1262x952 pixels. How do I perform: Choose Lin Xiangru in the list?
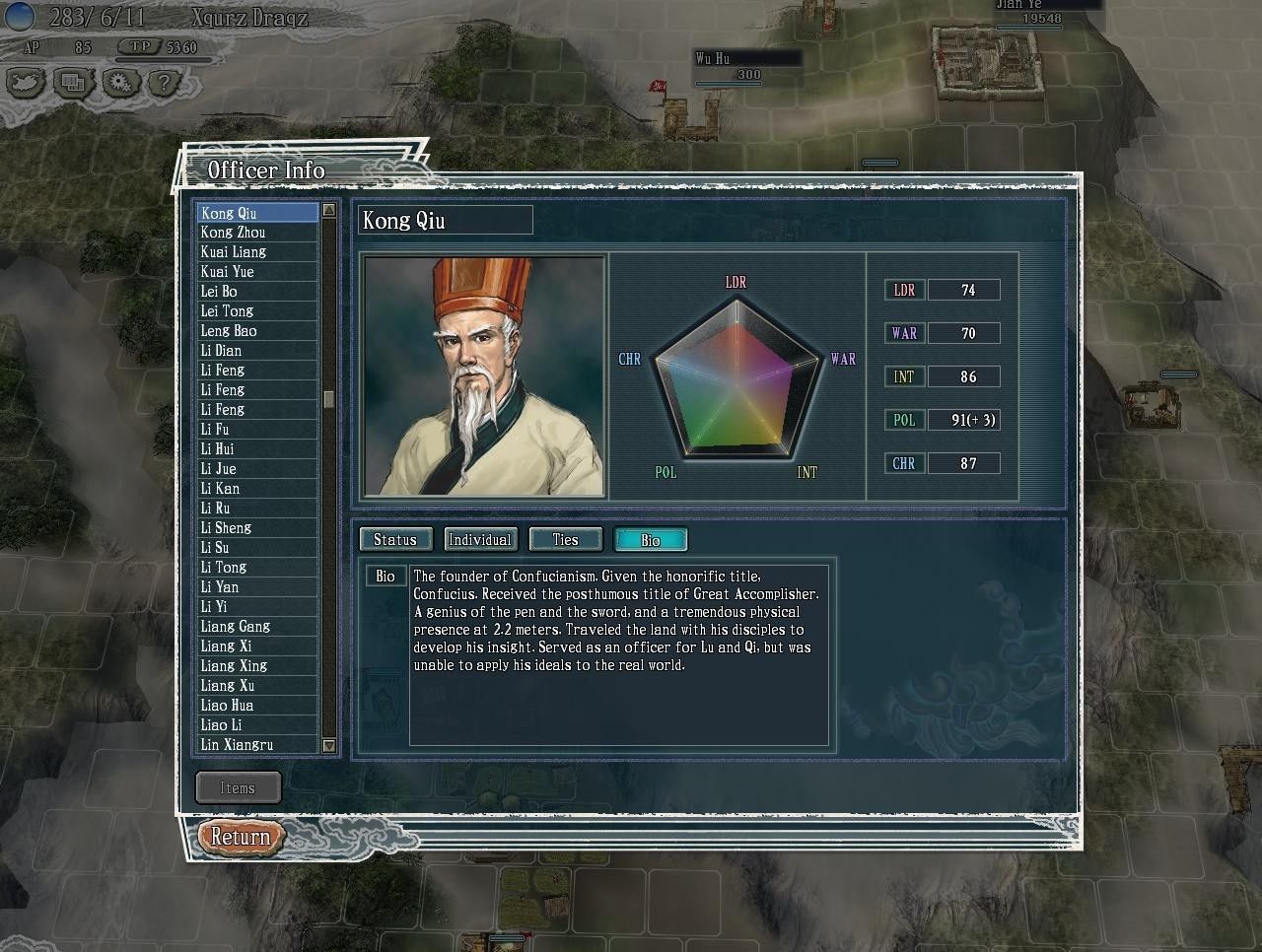(x=238, y=745)
